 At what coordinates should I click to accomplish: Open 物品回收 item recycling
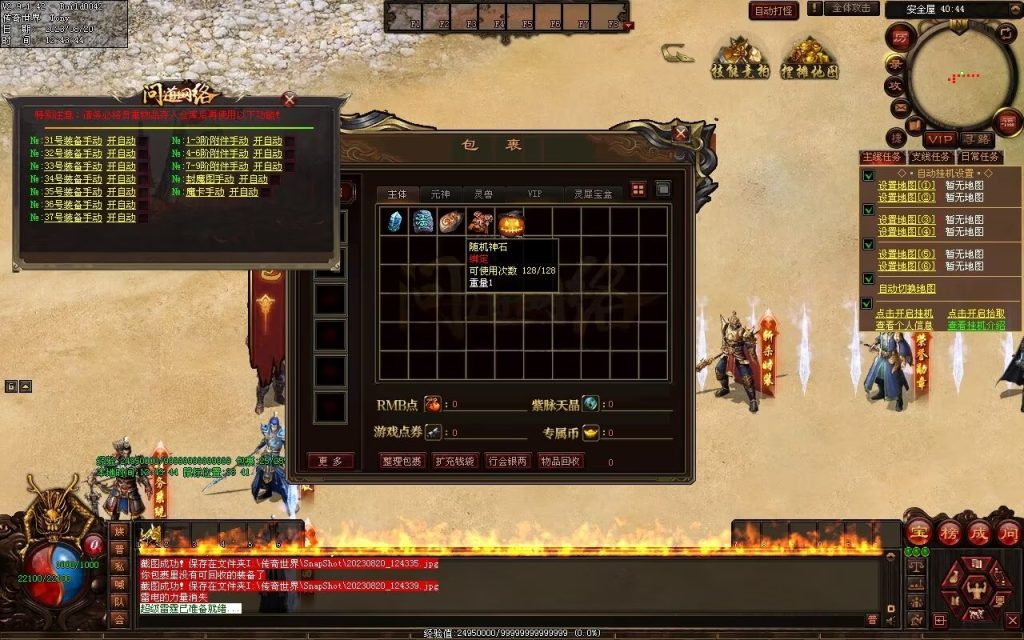(560, 461)
